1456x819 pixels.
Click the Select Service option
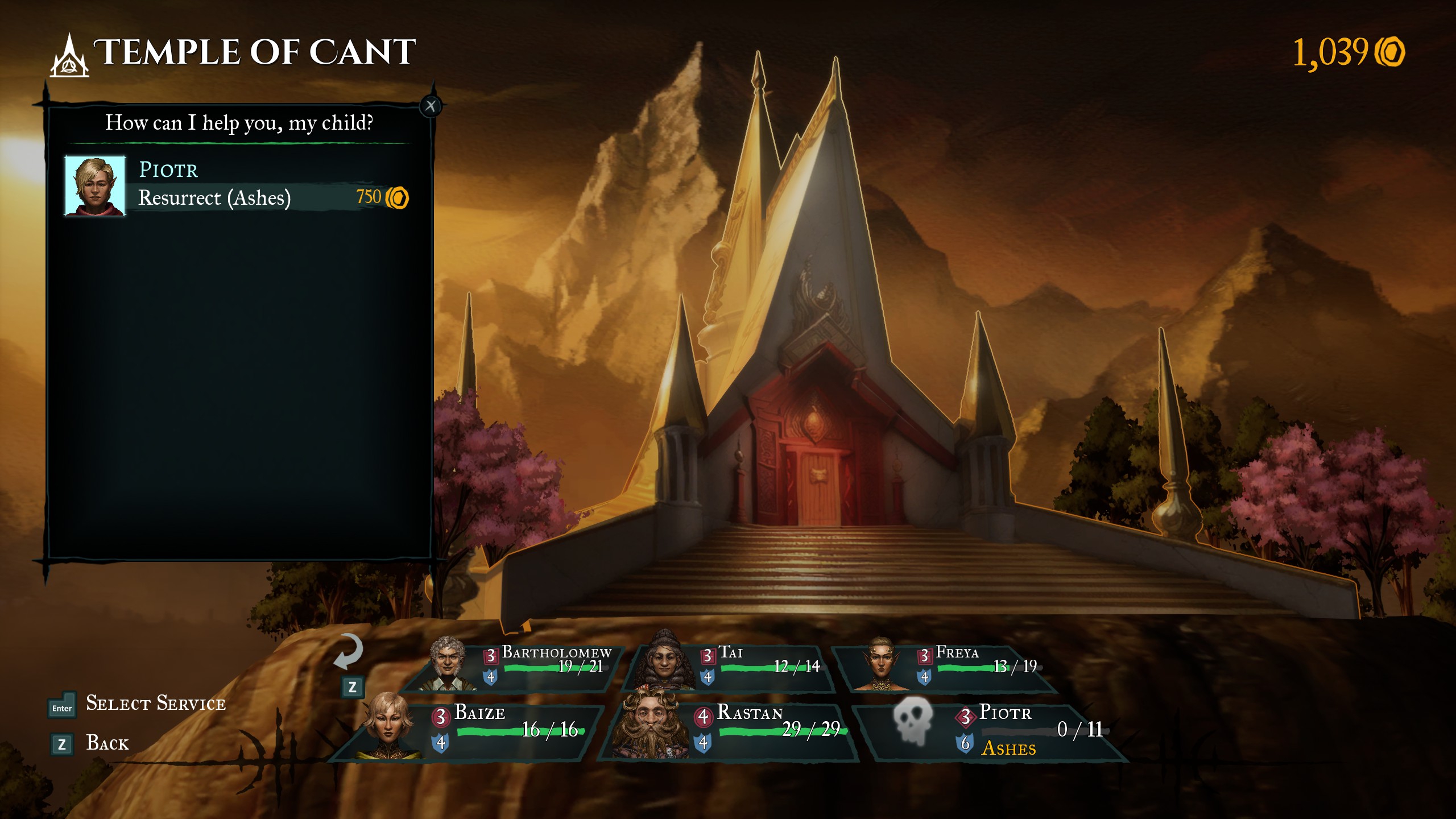pyautogui.click(x=155, y=704)
